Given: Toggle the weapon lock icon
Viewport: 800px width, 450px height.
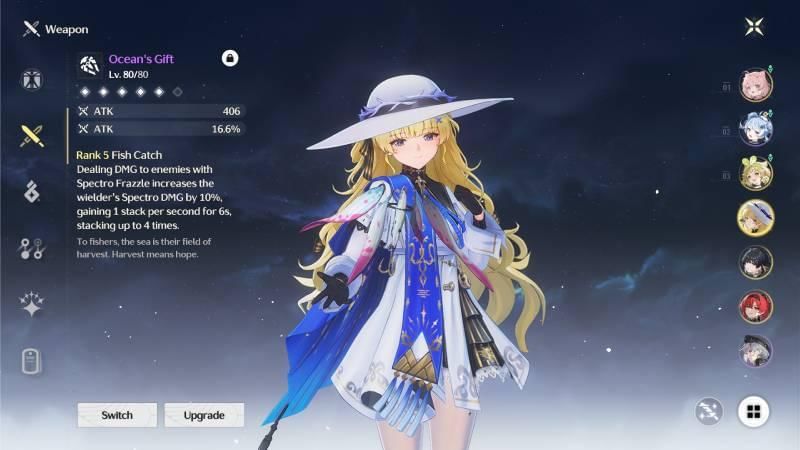Looking at the screenshot, I should (x=230, y=59).
